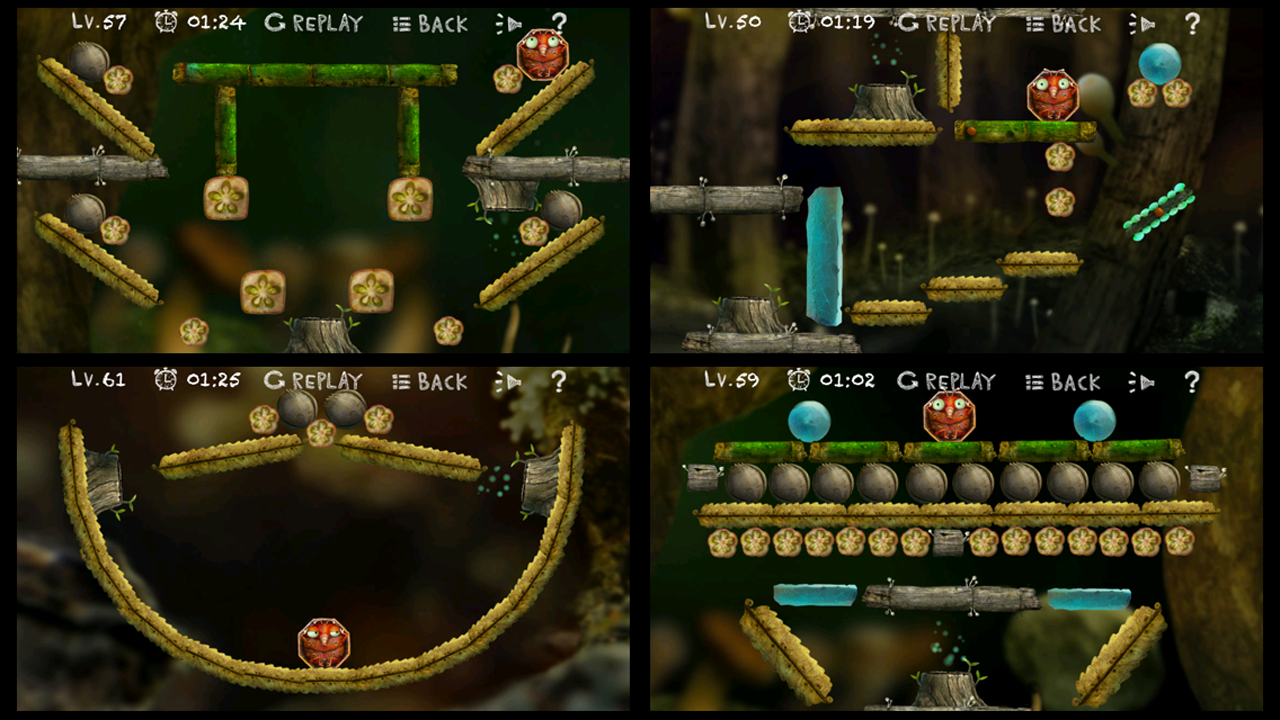Select the fast-forward speed icon in Lv.57
1280x720 pixels.
(x=510, y=22)
